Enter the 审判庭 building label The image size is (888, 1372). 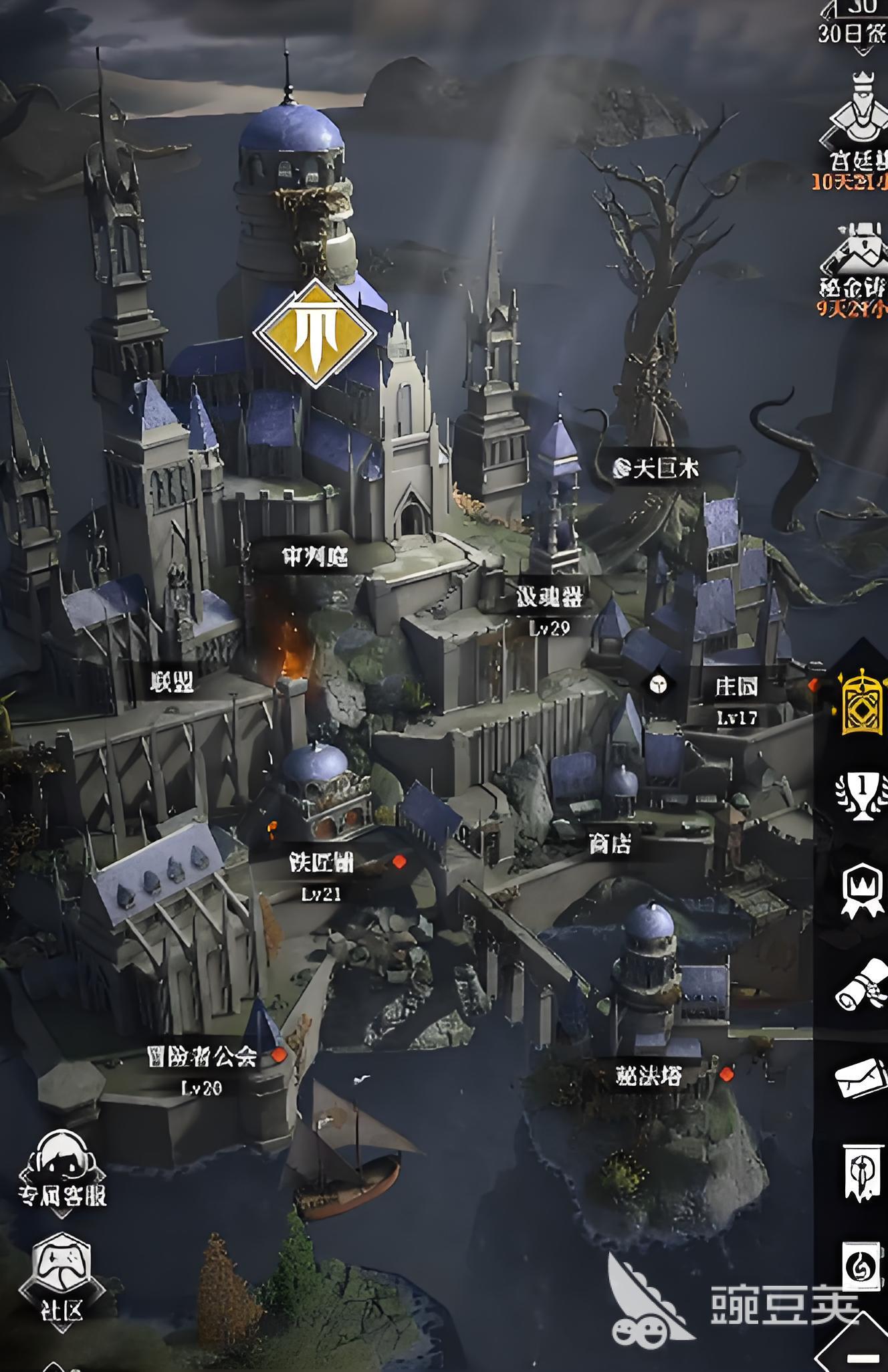[314, 556]
